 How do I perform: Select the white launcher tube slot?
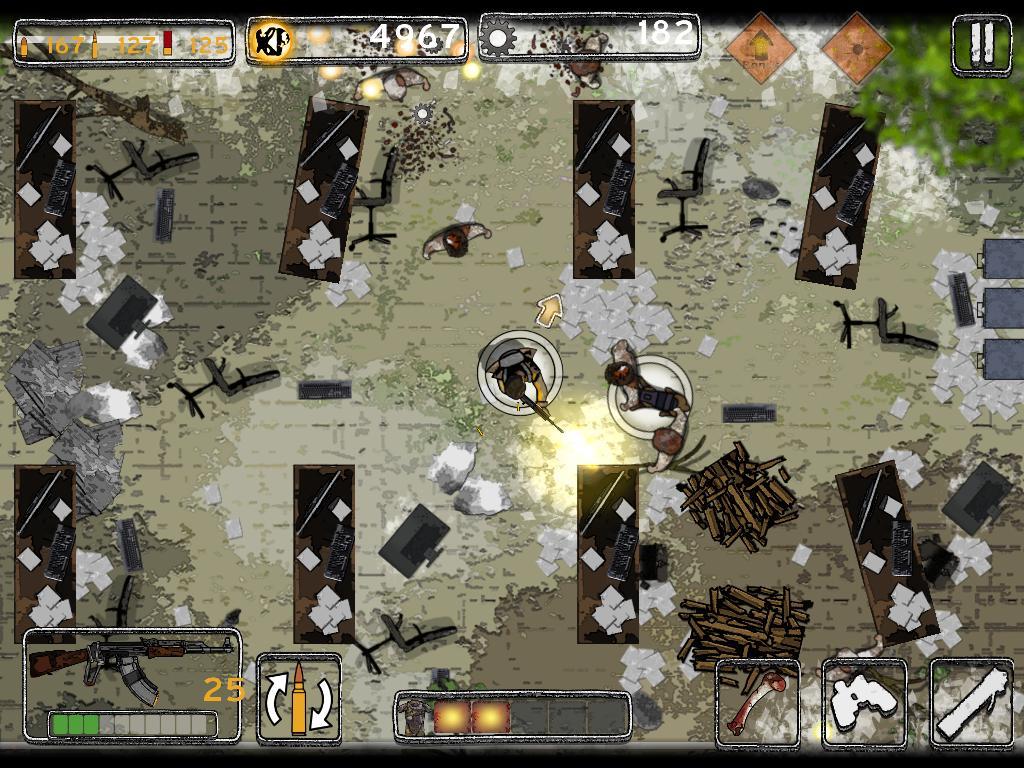click(x=970, y=703)
